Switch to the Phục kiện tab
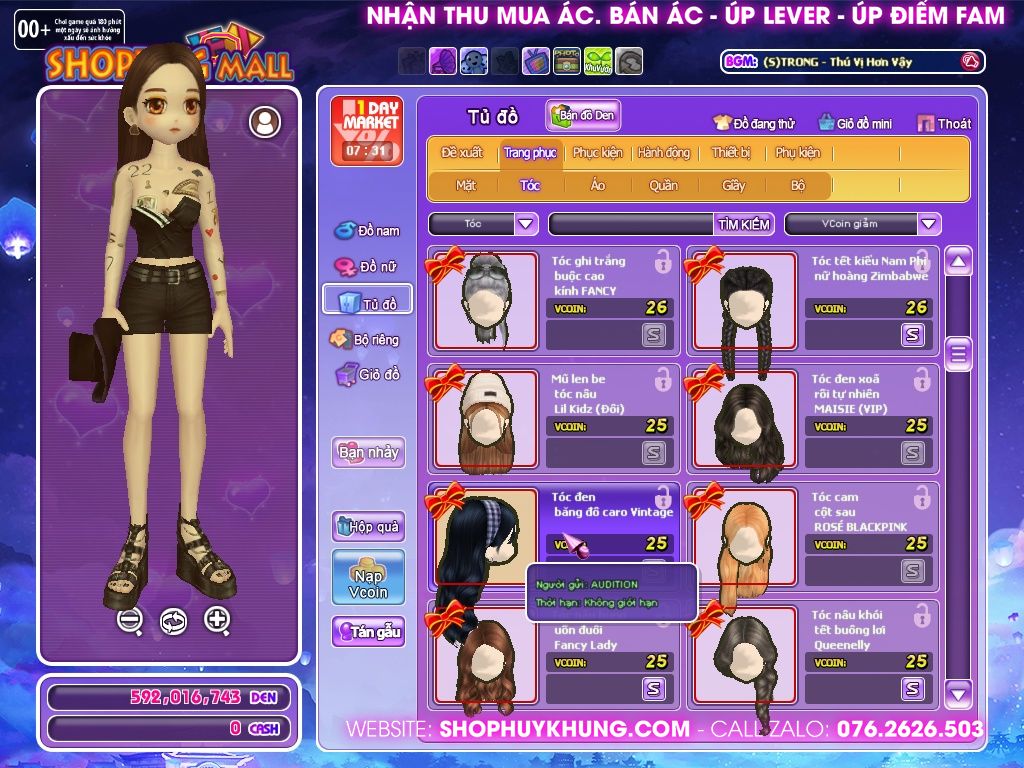 (x=597, y=153)
